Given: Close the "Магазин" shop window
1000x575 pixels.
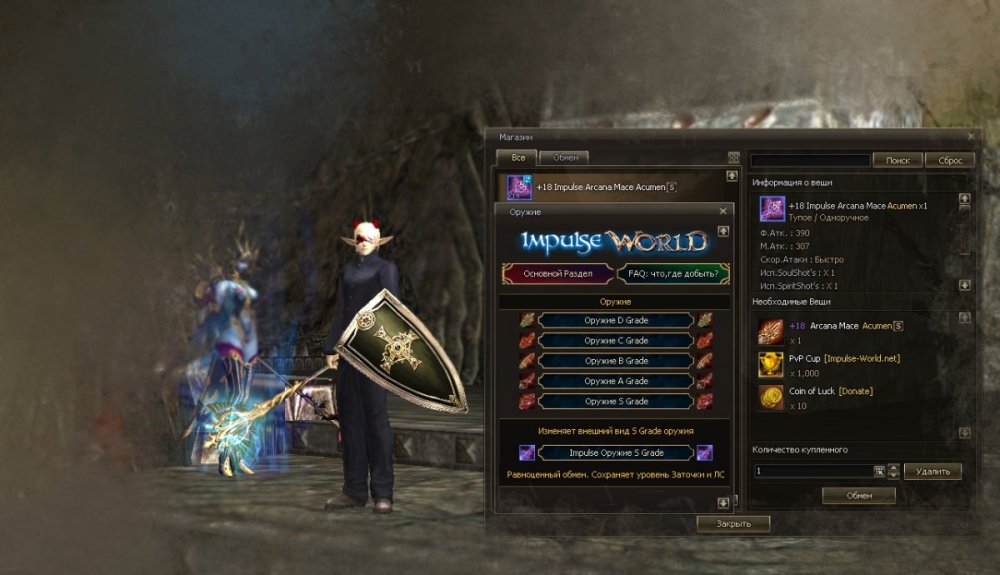Looking at the screenshot, I should pyautogui.click(x=971, y=136).
